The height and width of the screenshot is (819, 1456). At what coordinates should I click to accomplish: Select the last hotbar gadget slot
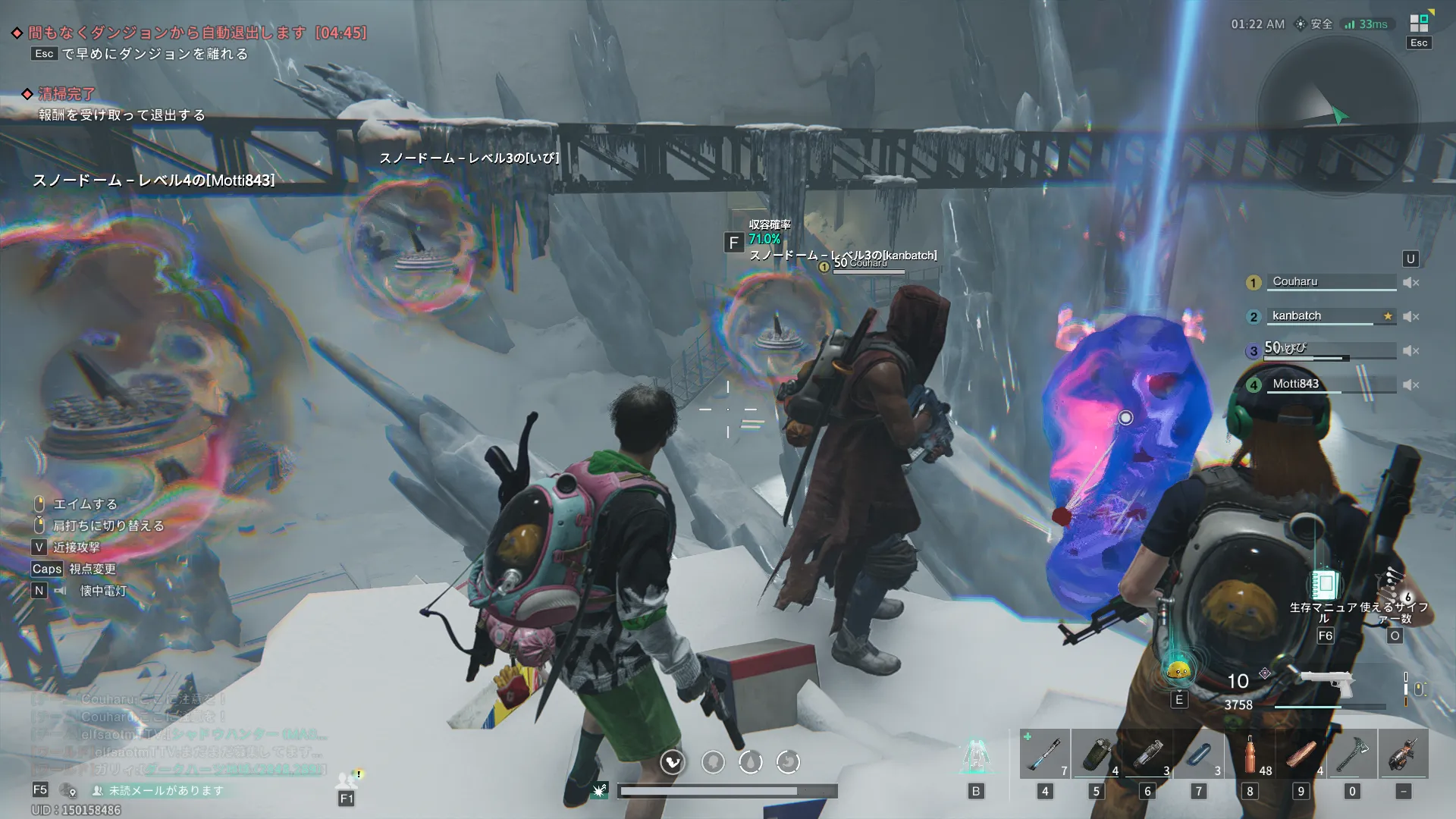[1403, 754]
